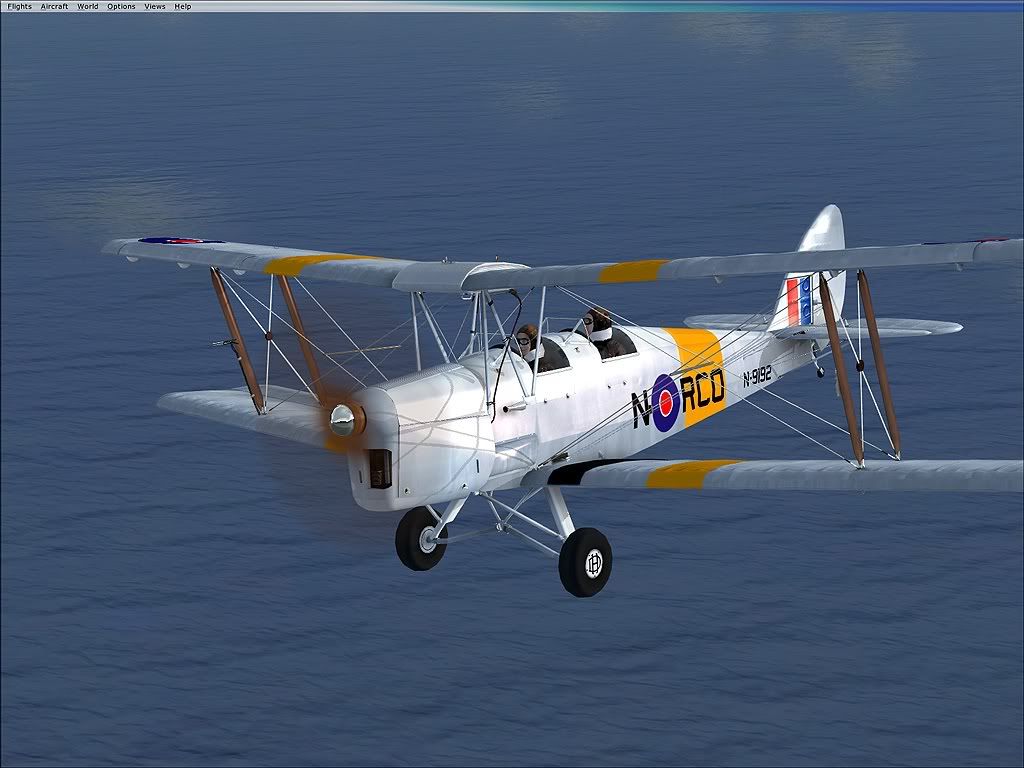The width and height of the screenshot is (1024, 768).
Task: Open the Help menu
Action: point(183,6)
